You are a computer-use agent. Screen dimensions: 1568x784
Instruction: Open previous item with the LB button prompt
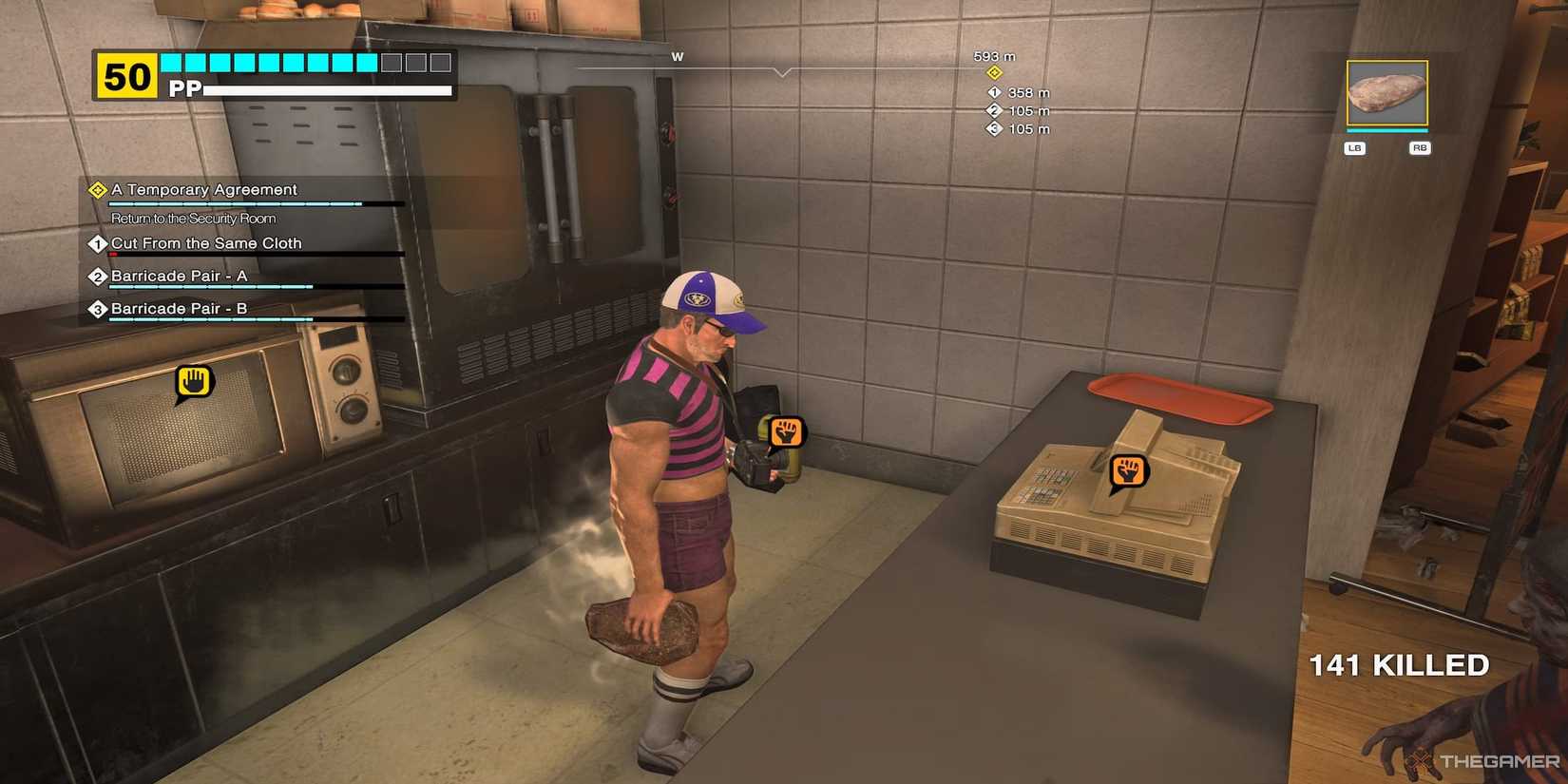tap(1353, 147)
